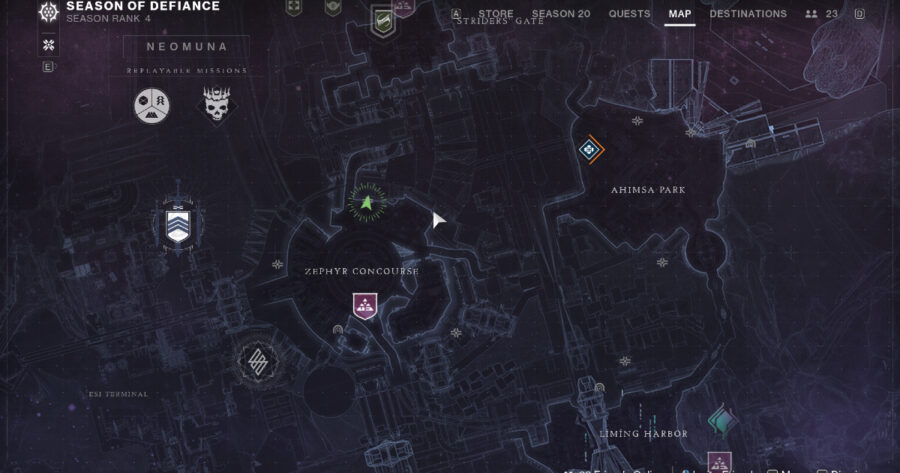
Task: Launch the skull replayable mission
Action: (216, 104)
